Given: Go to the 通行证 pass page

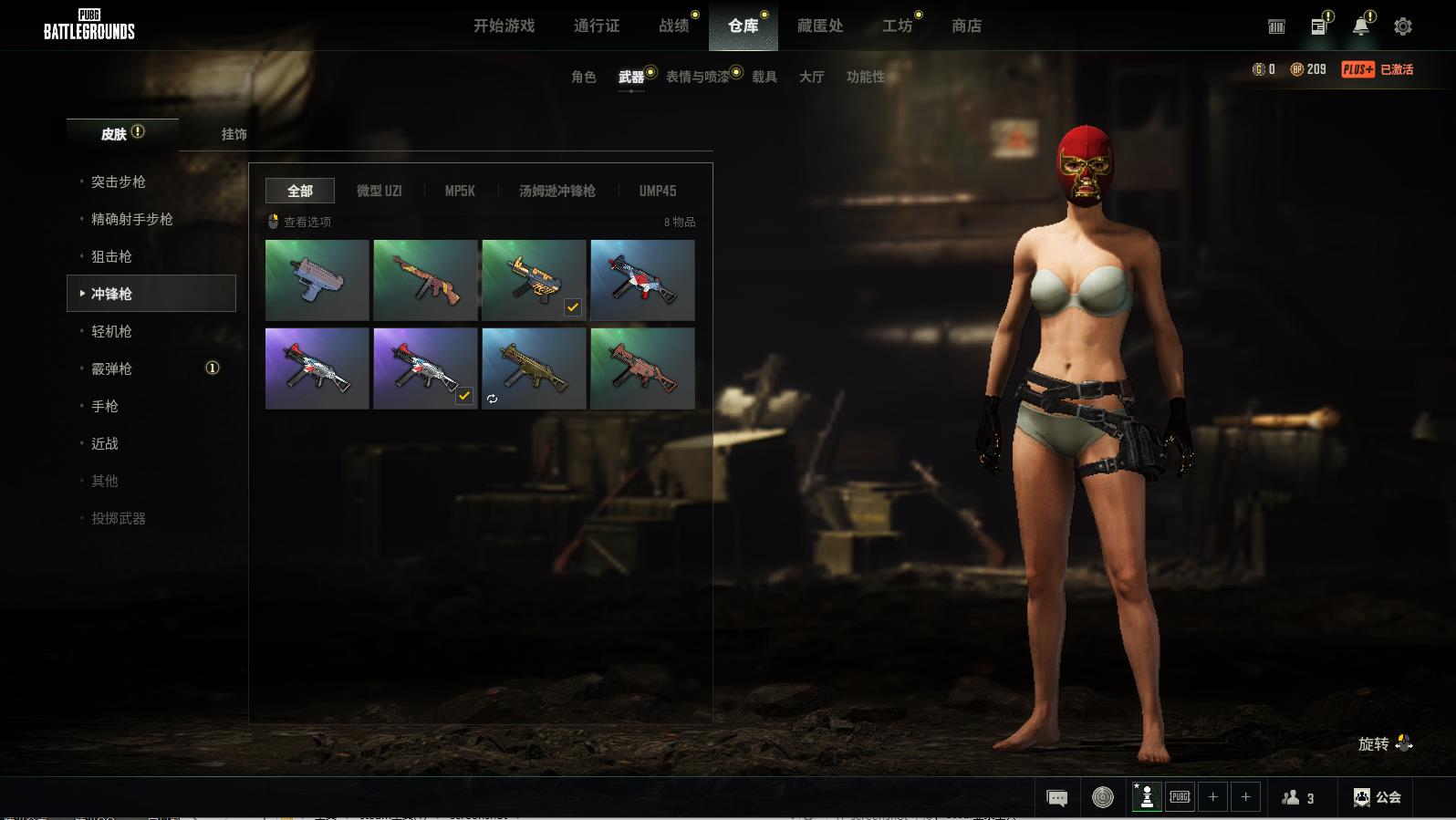Looking at the screenshot, I should [x=597, y=26].
